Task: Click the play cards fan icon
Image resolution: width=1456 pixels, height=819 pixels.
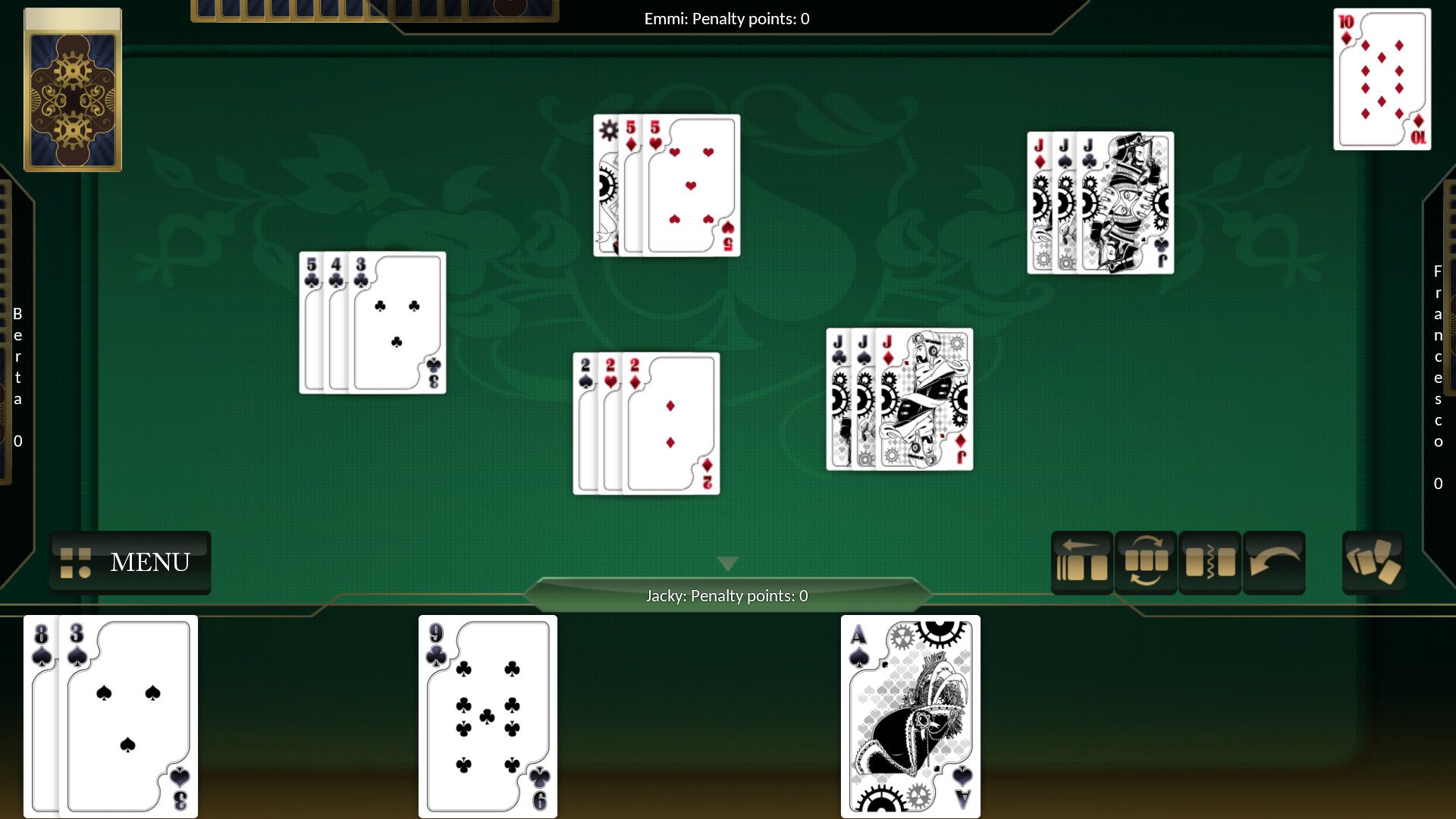Action: tap(1374, 562)
